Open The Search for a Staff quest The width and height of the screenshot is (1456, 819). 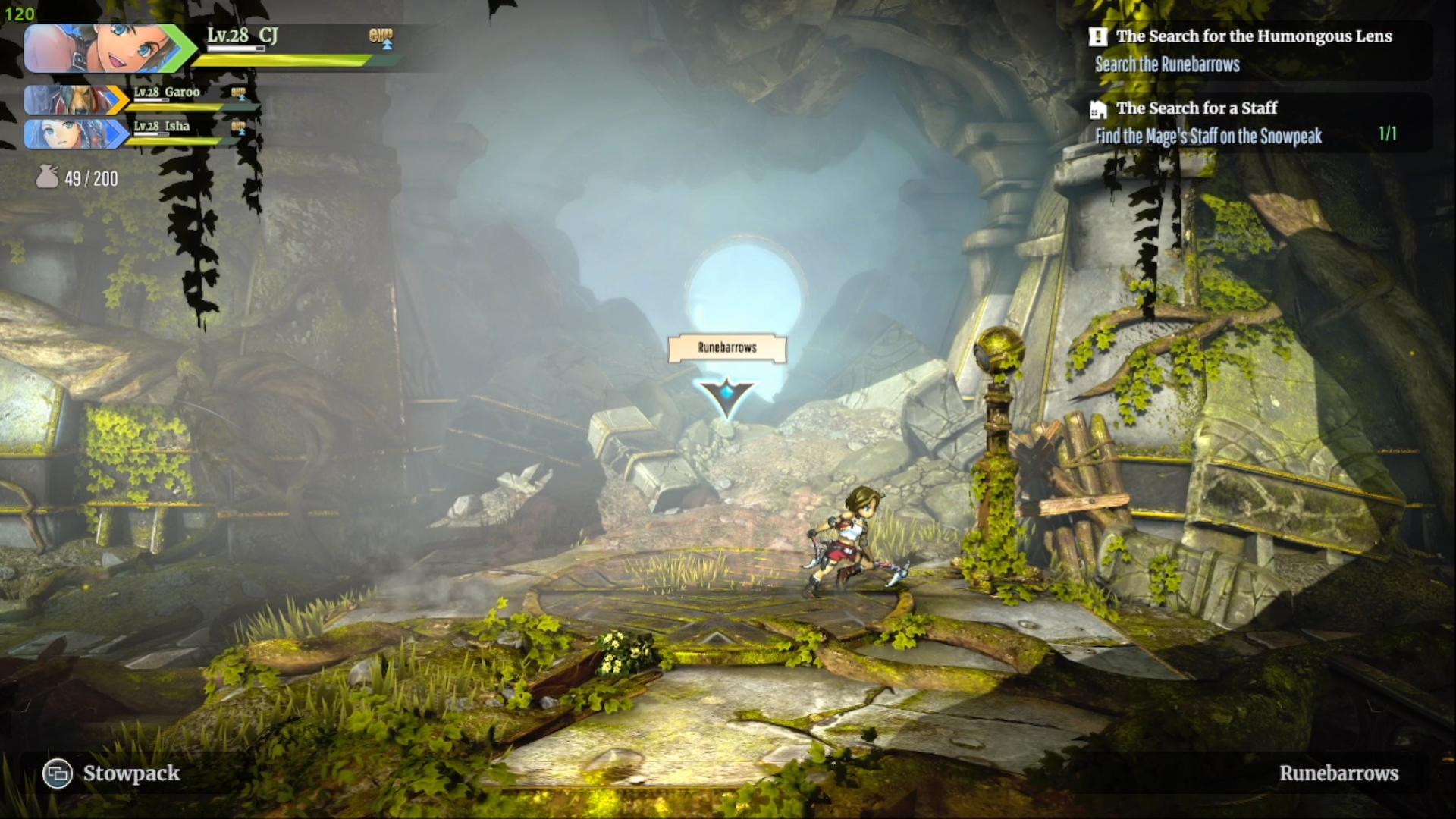click(1196, 108)
